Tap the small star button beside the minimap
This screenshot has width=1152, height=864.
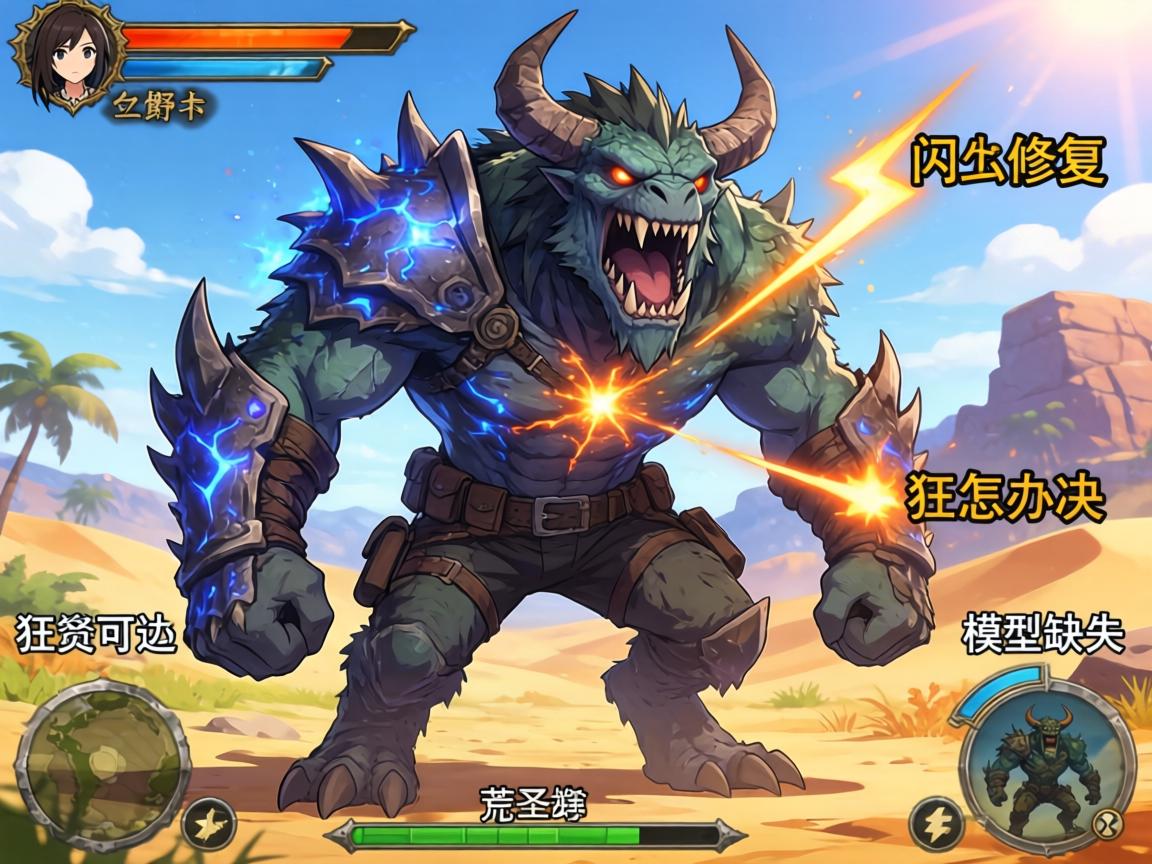pos(211,824)
